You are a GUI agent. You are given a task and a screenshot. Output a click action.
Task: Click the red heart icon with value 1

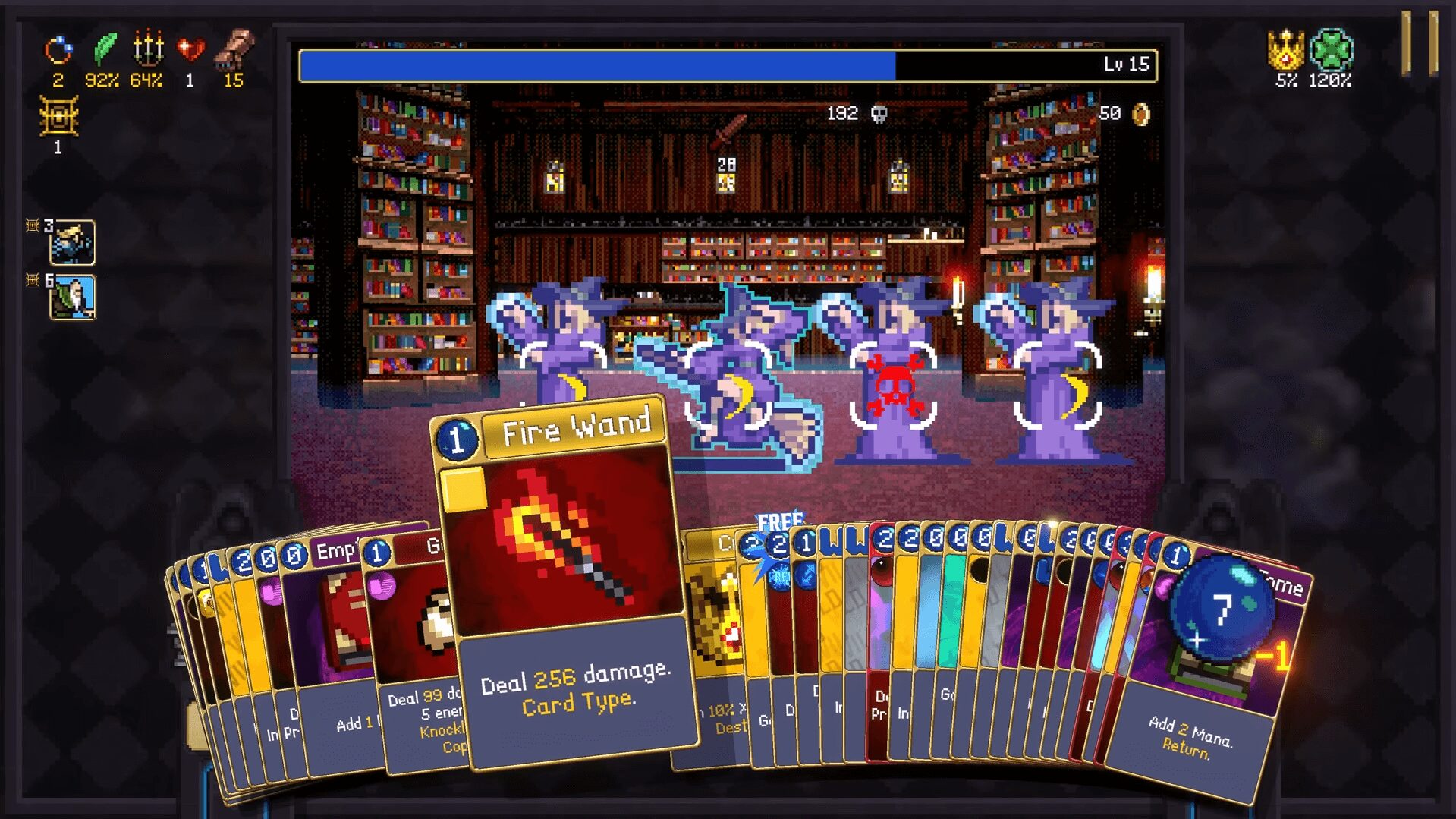(x=191, y=49)
